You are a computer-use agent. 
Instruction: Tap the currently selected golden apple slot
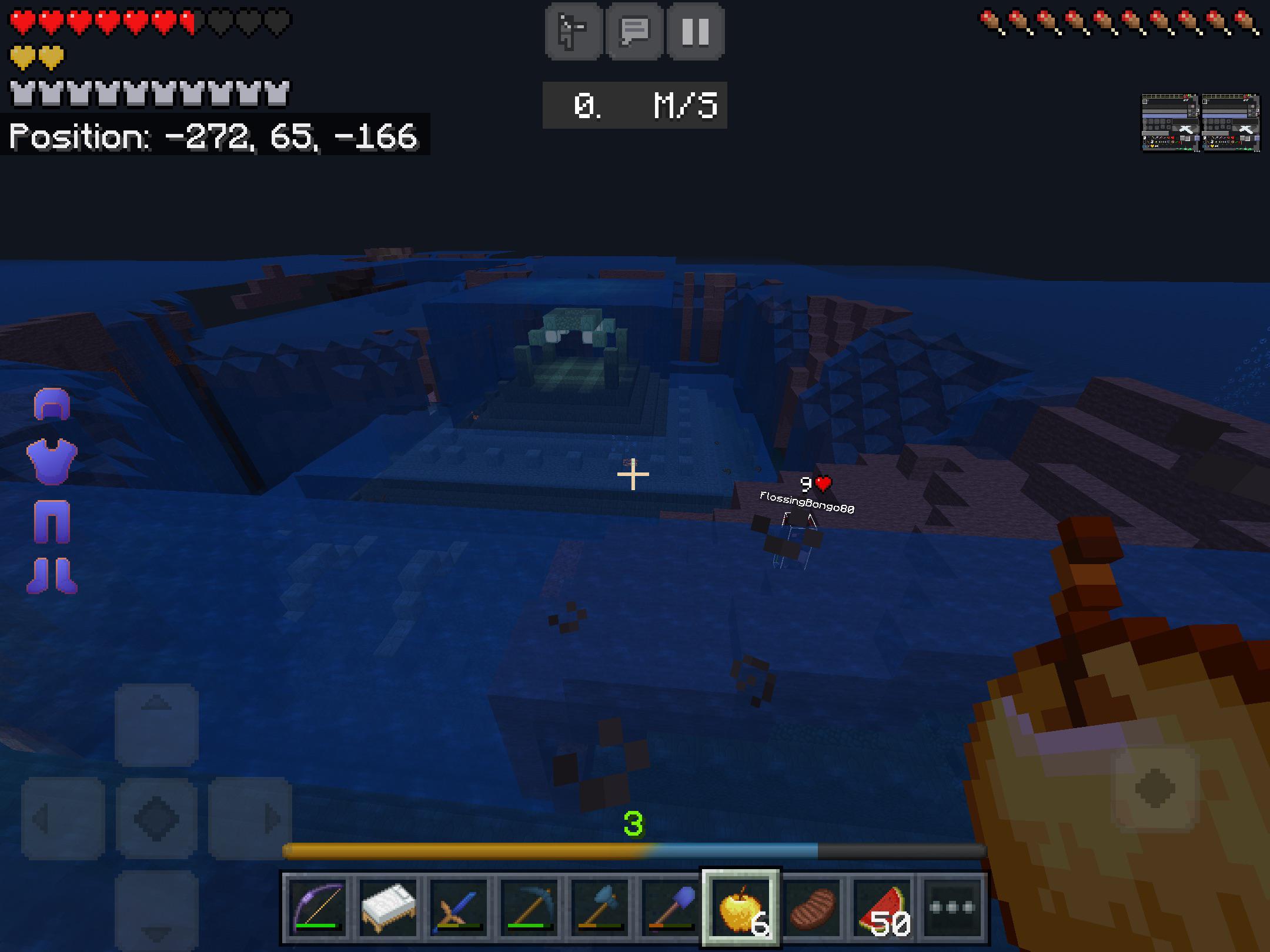(741, 905)
